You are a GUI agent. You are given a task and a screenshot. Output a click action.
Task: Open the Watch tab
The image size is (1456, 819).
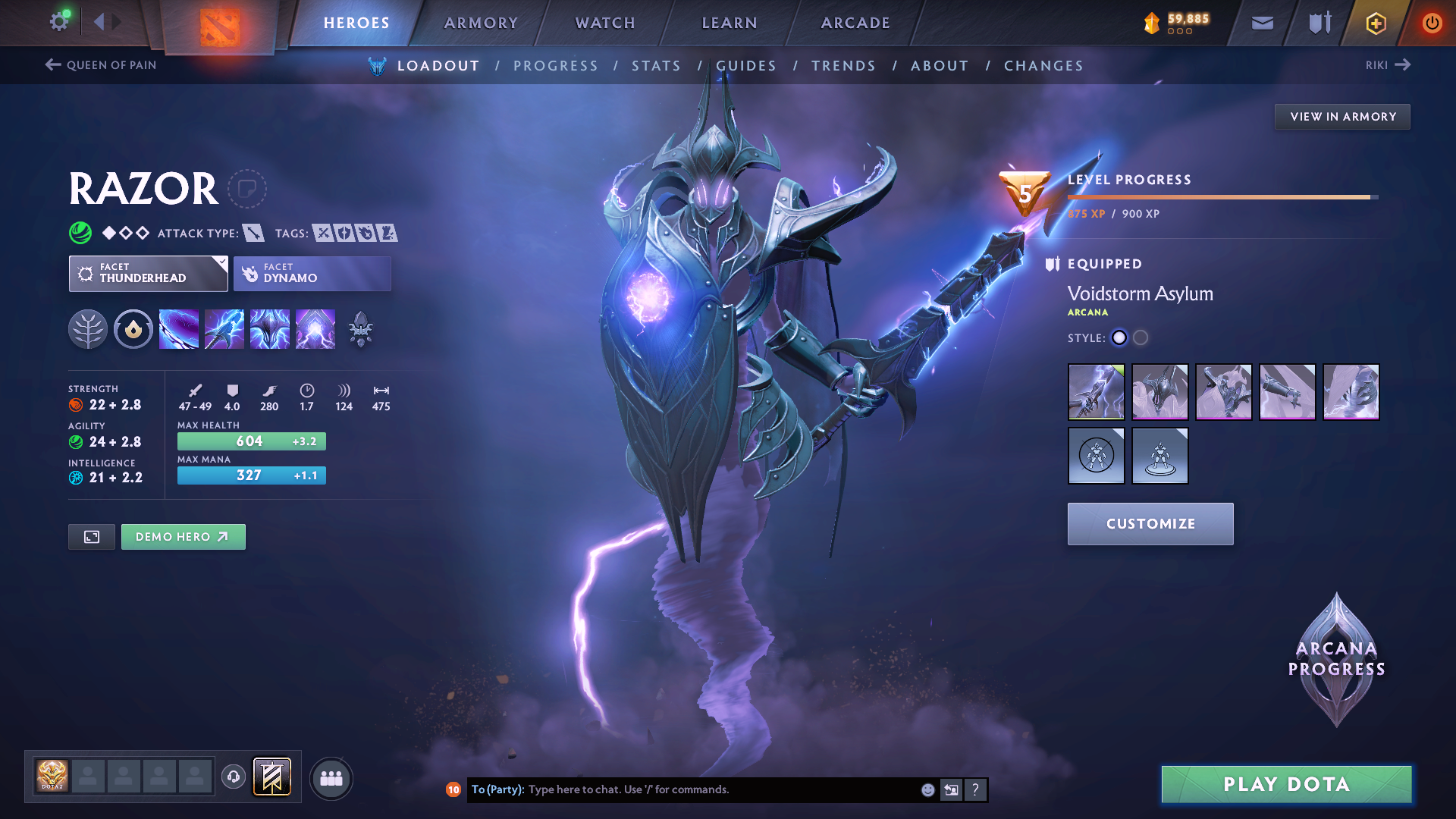[605, 23]
